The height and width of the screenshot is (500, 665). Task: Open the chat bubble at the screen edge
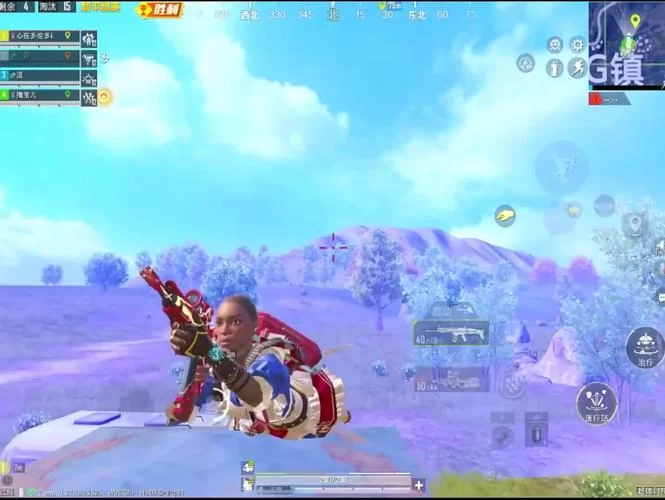[x=659, y=295]
